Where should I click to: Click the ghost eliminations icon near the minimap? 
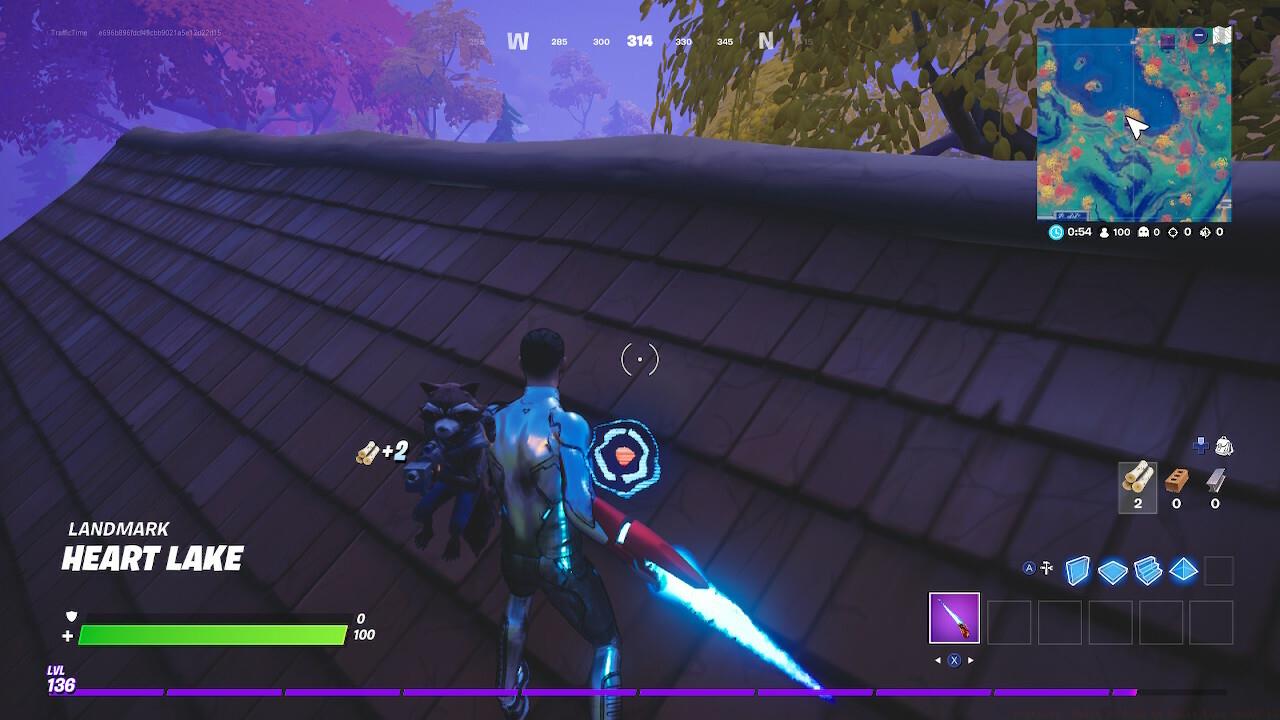[x=1143, y=233]
